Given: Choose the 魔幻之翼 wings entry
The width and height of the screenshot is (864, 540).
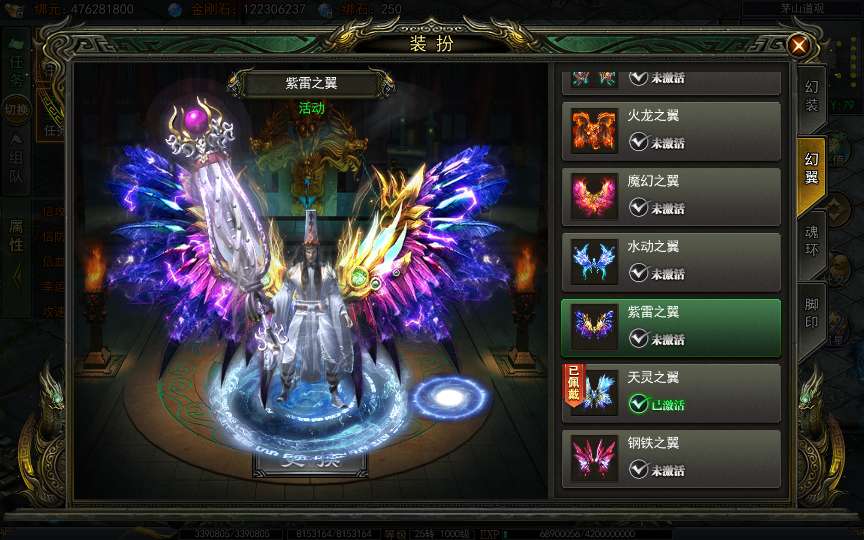Looking at the screenshot, I should 671,196.
